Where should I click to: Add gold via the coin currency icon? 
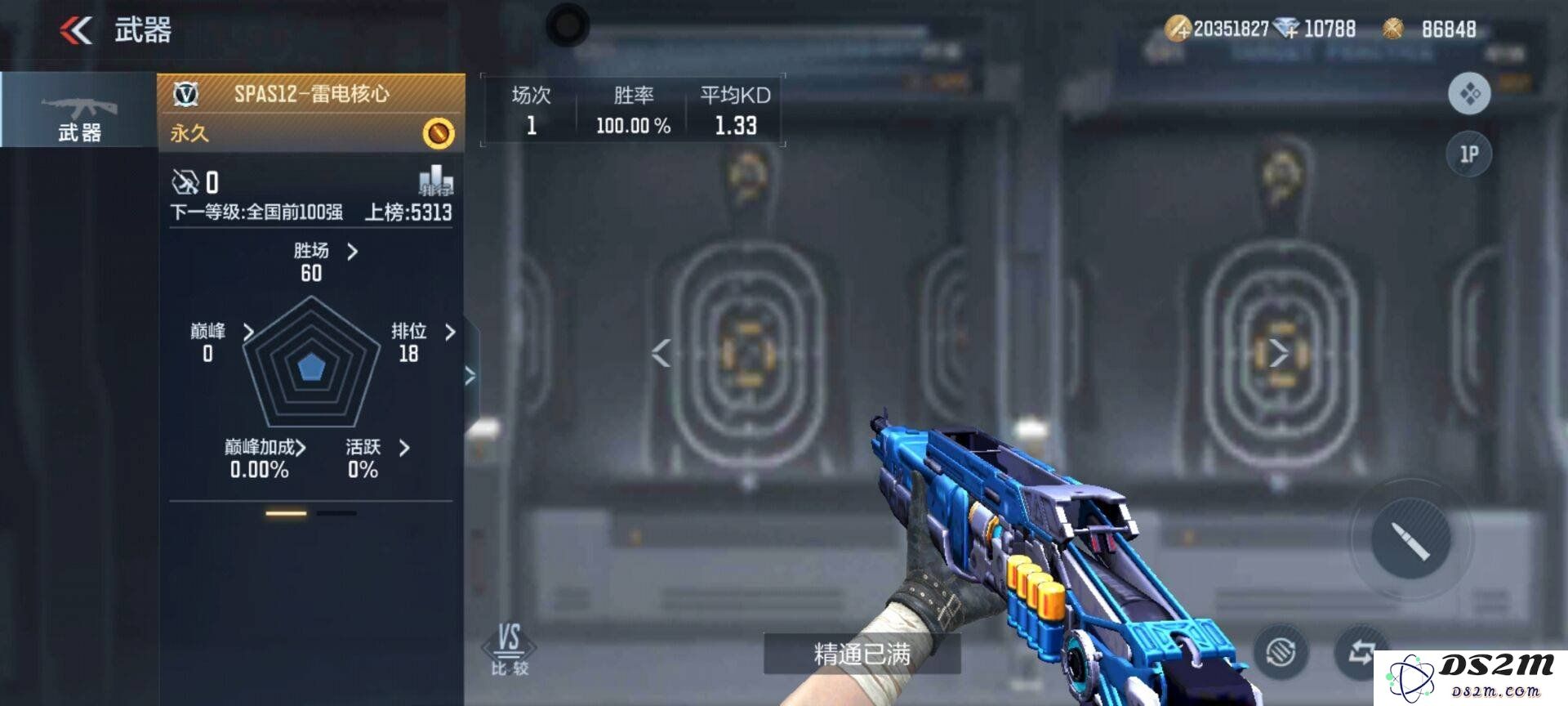click(1178, 29)
